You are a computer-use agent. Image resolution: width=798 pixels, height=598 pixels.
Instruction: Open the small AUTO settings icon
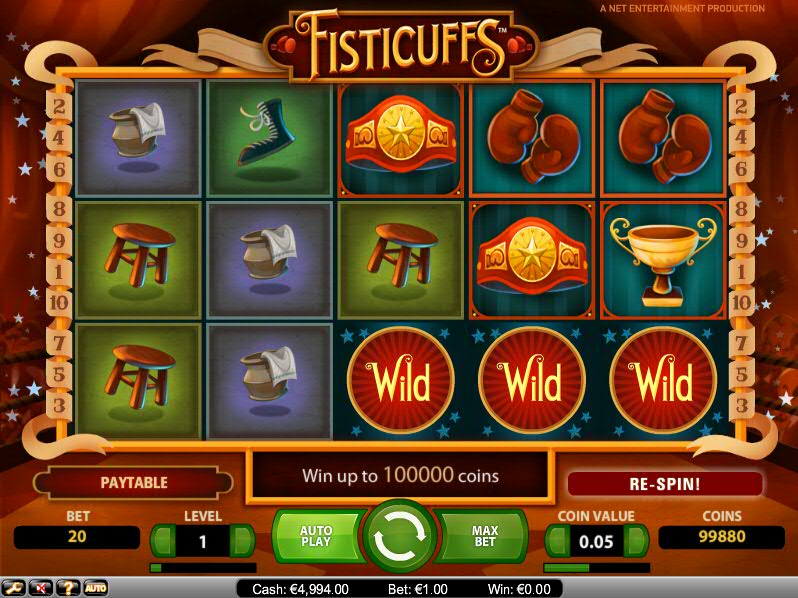click(95, 587)
